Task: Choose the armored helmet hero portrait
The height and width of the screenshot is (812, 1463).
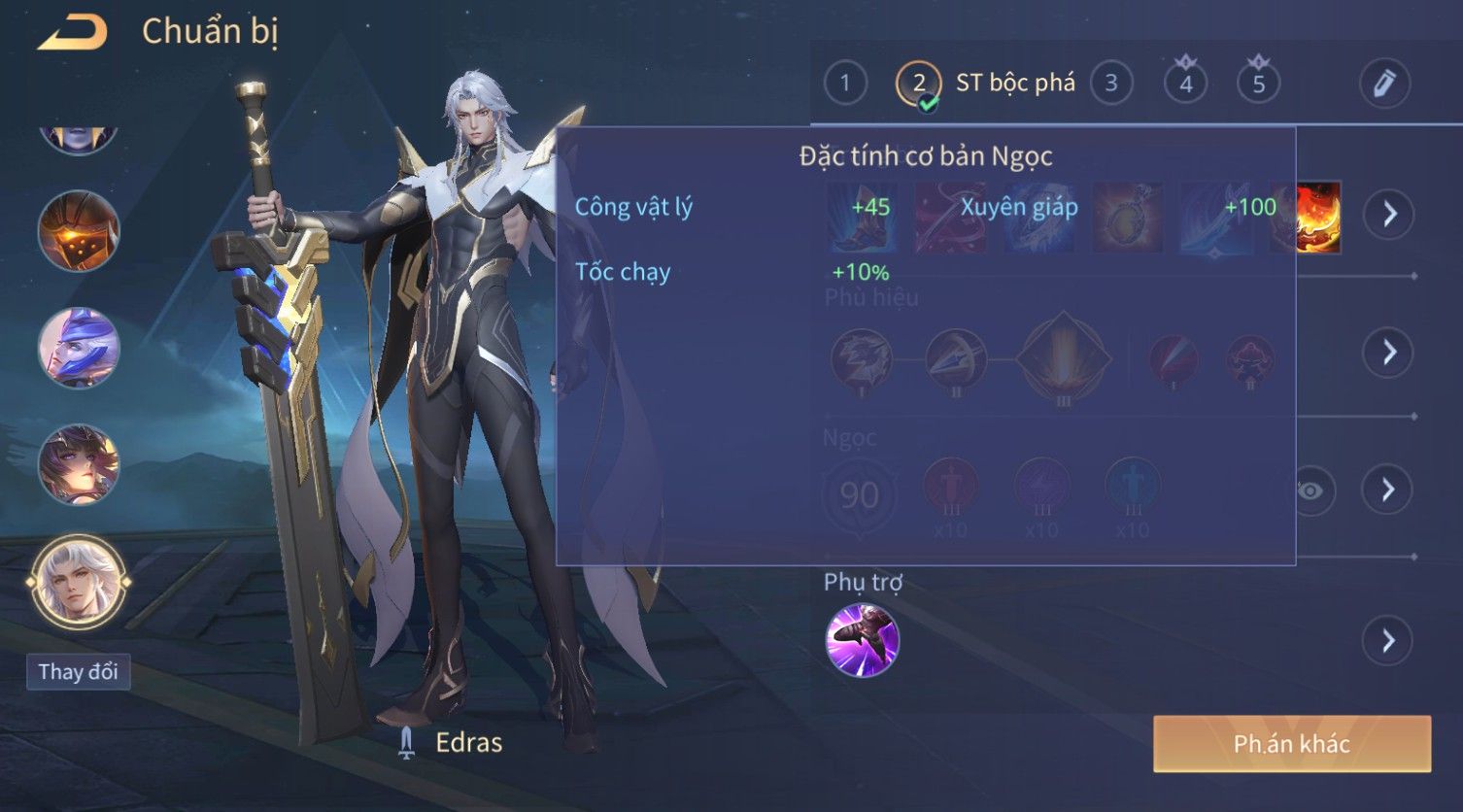Action: click(x=79, y=231)
